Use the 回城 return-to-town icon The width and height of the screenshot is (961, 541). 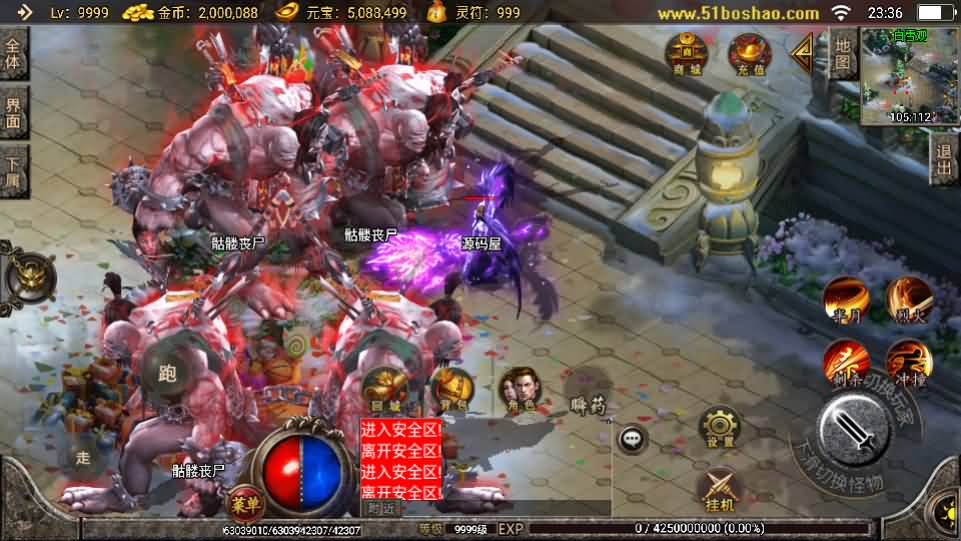coord(383,388)
